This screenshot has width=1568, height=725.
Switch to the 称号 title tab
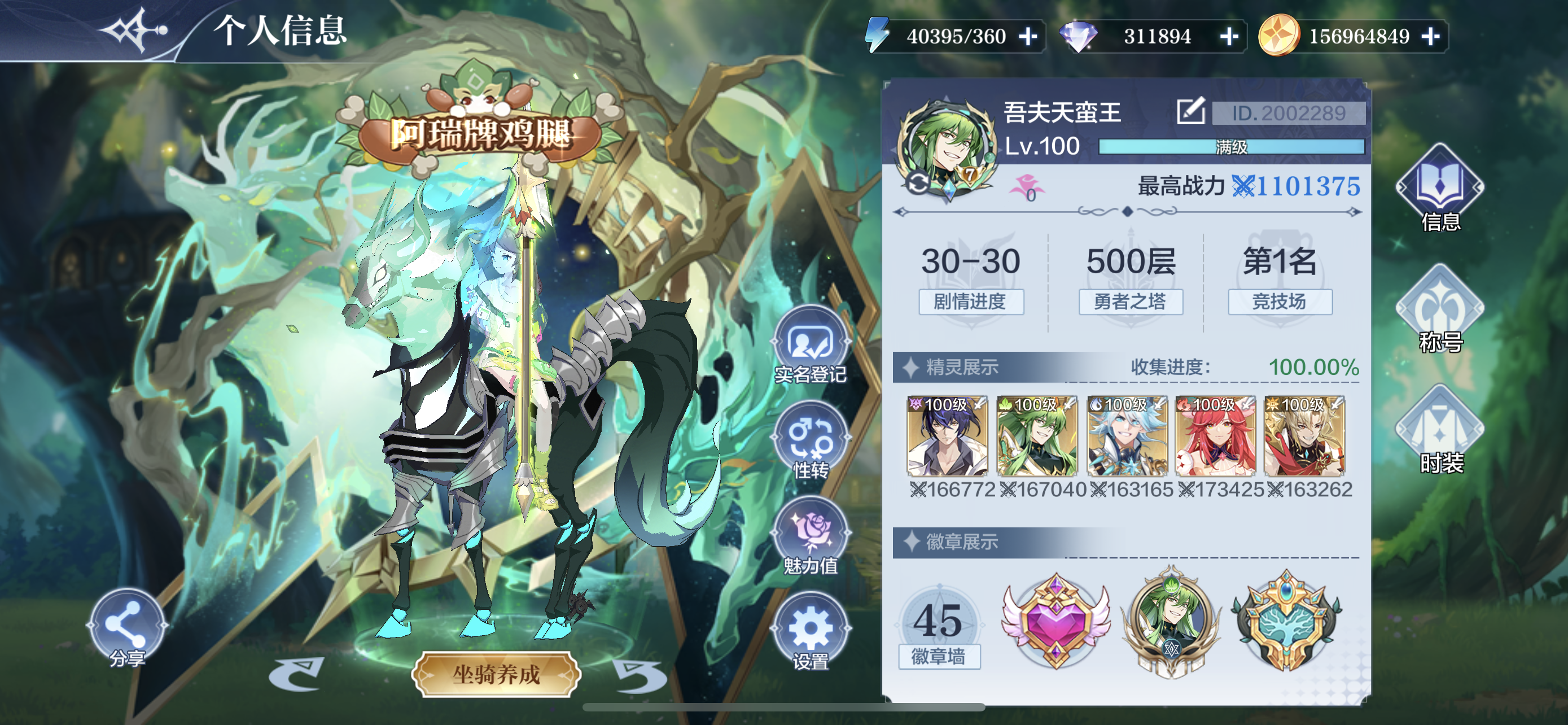click(x=1440, y=311)
